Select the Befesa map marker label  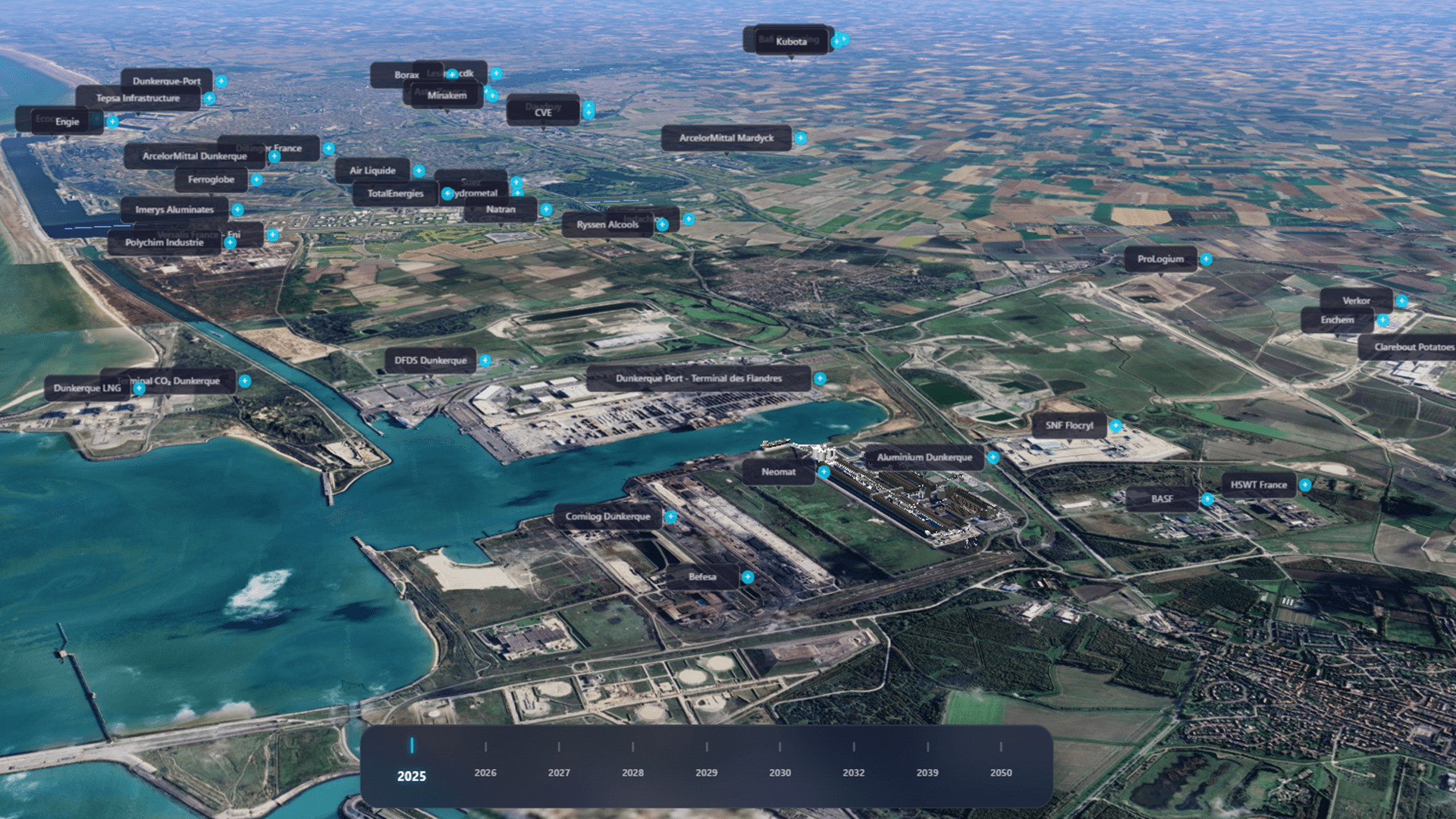(701, 577)
